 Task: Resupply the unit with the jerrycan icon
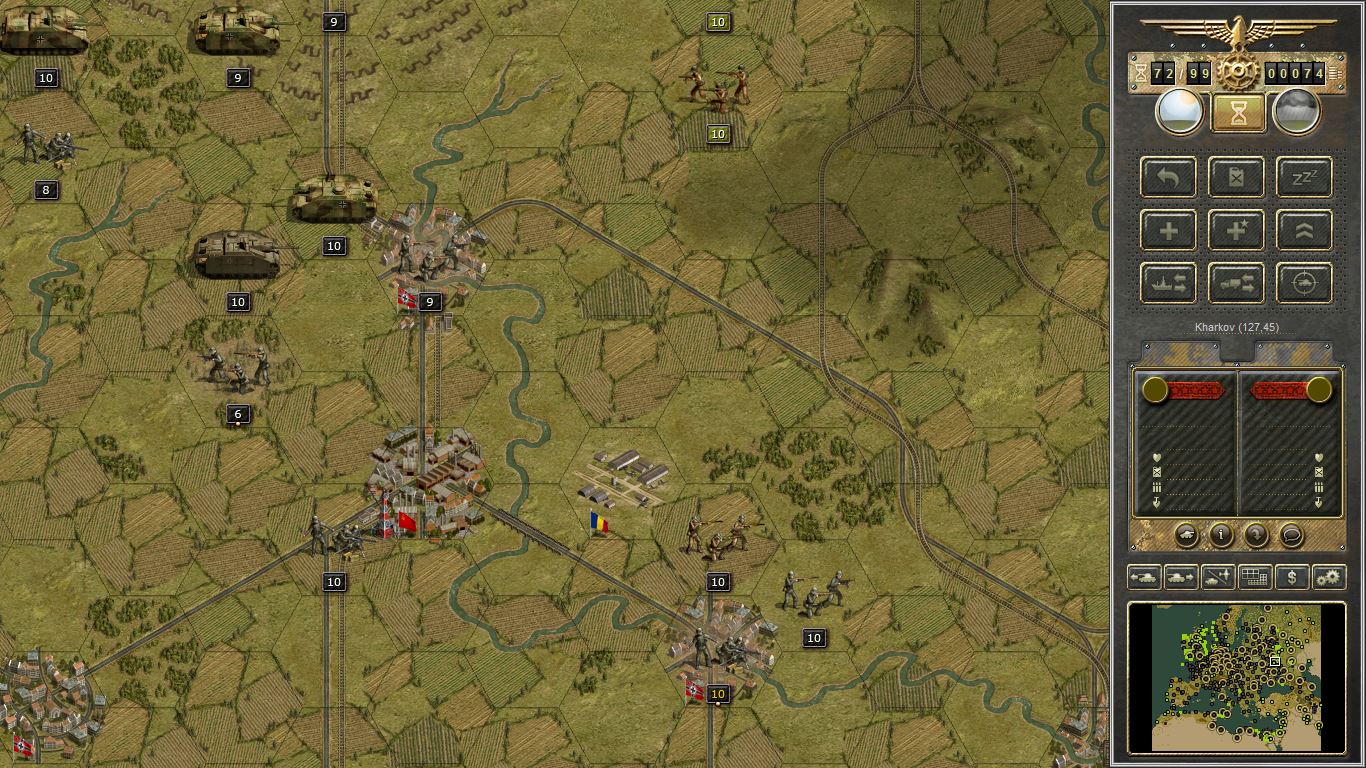pos(1236,177)
